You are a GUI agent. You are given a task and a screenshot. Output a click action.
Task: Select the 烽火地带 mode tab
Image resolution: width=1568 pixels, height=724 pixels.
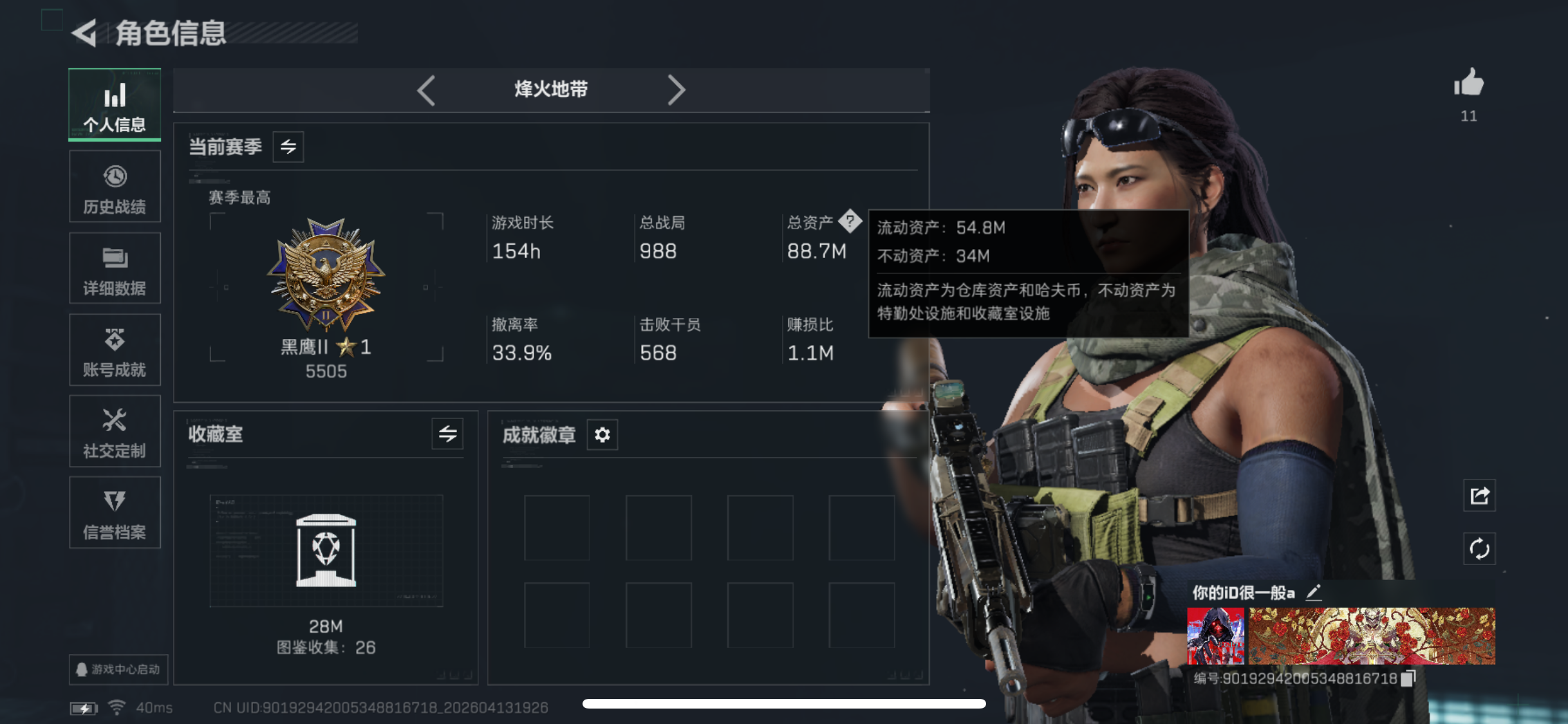(x=550, y=90)
